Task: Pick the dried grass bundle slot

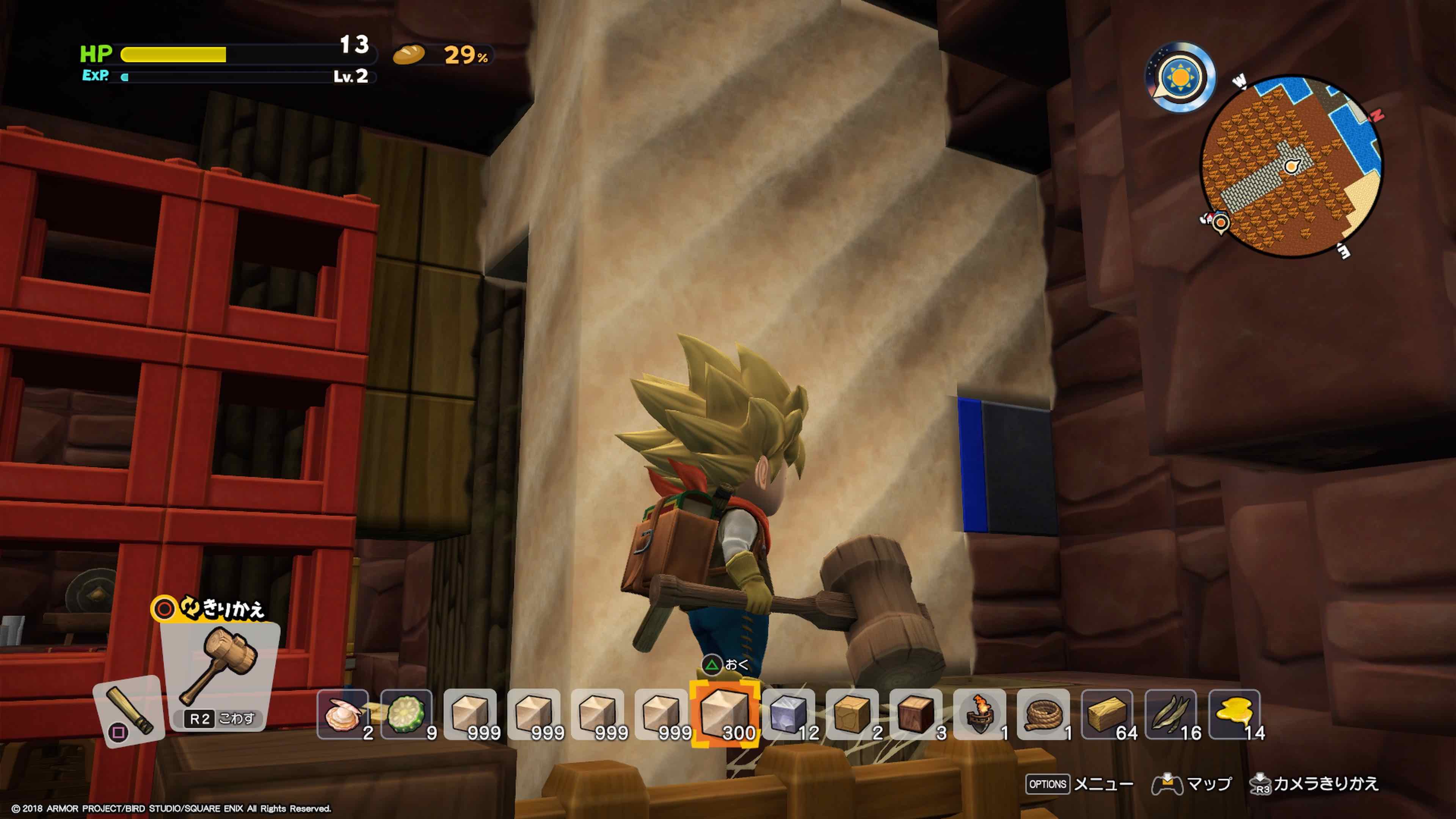Action: (1170, 714)
